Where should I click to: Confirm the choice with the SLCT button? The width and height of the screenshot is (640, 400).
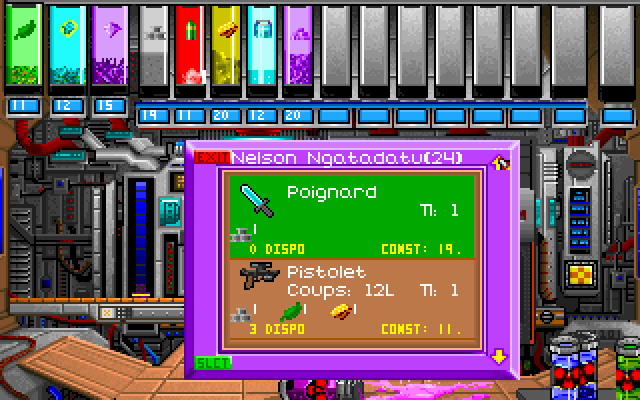pyautogui.click(x=212, y=362)
